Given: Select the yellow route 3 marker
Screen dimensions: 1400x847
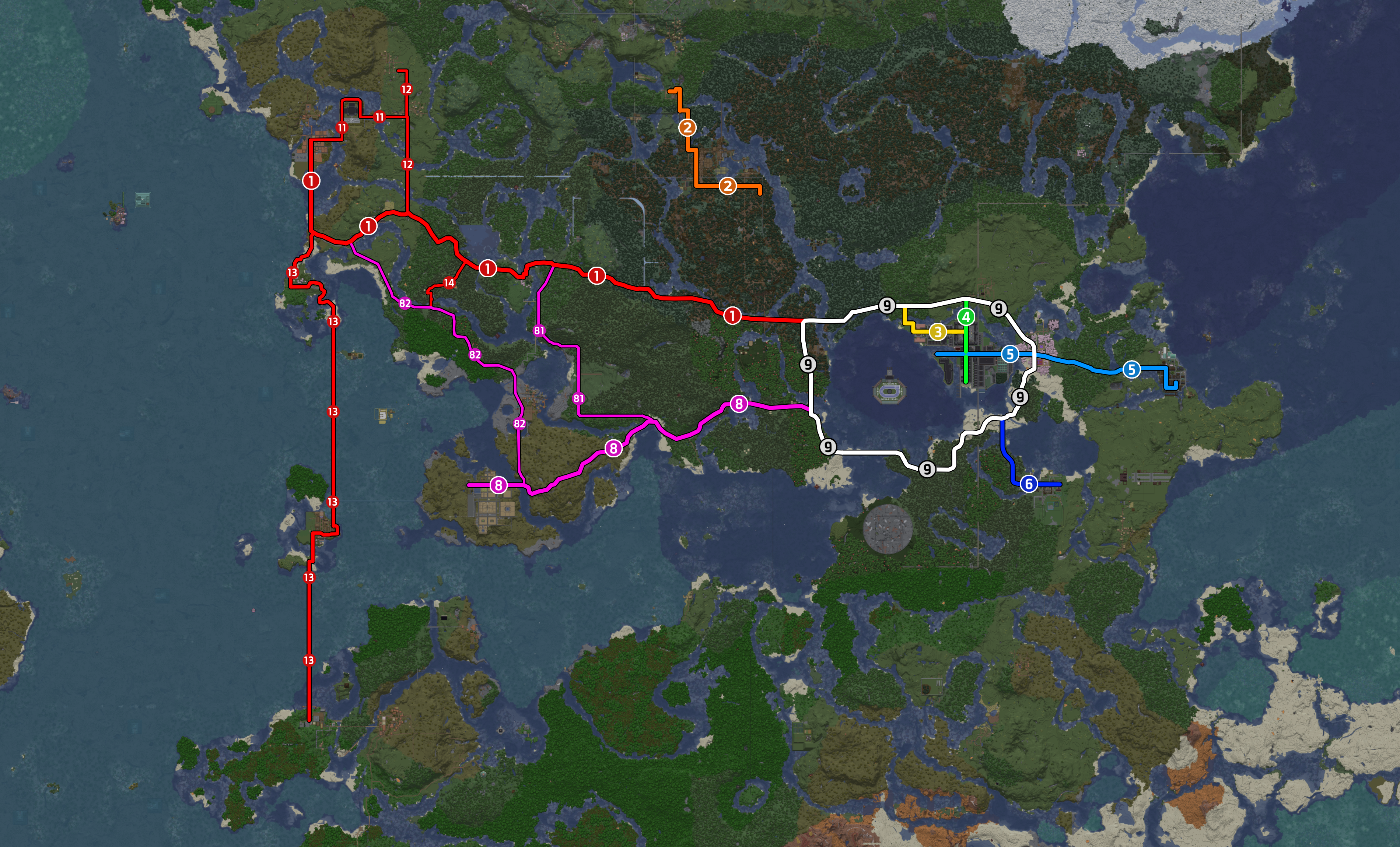Looking at the screenshot, I should point(938,332).
